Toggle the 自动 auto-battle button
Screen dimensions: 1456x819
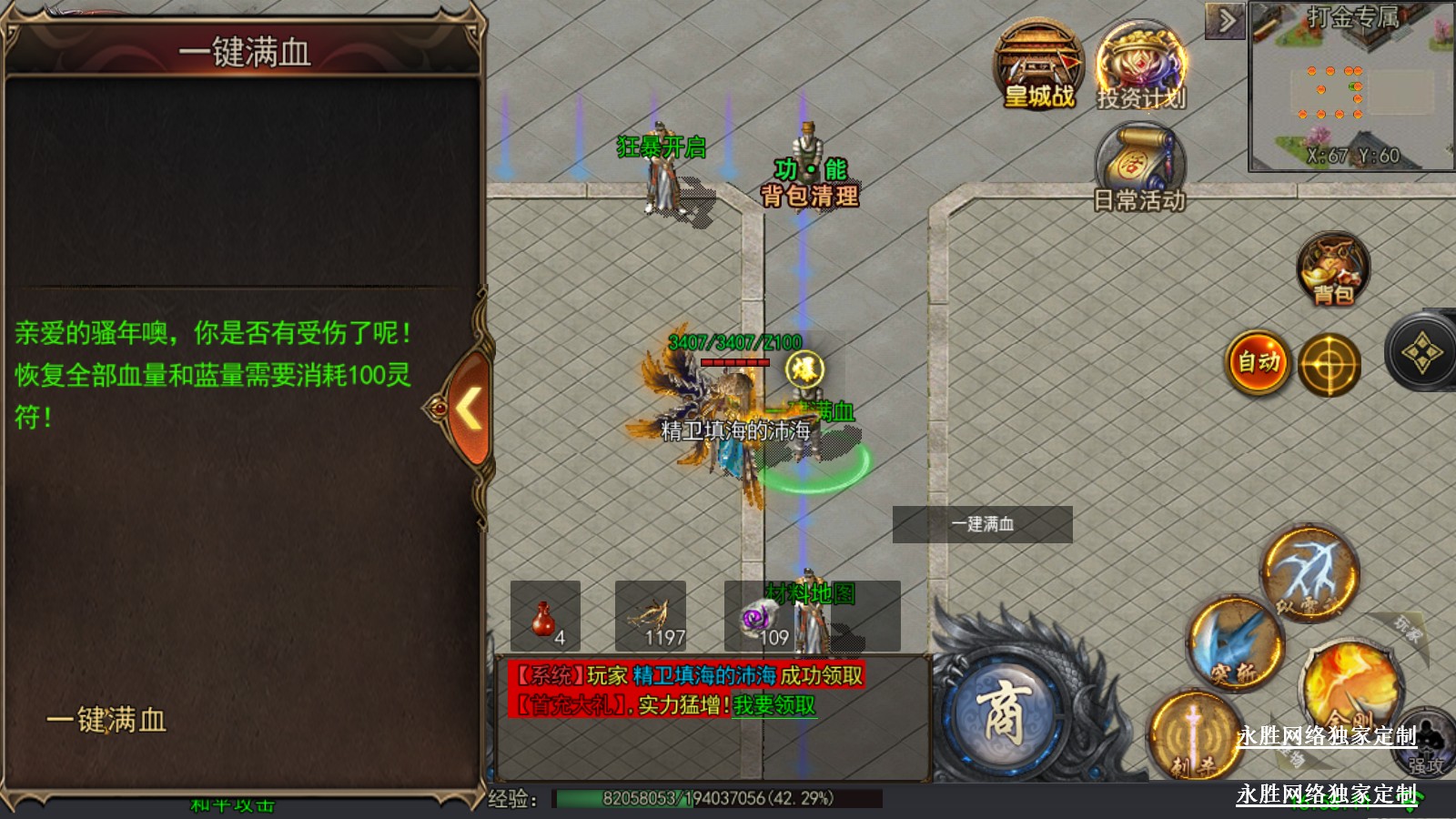(x=1259, y=363)
